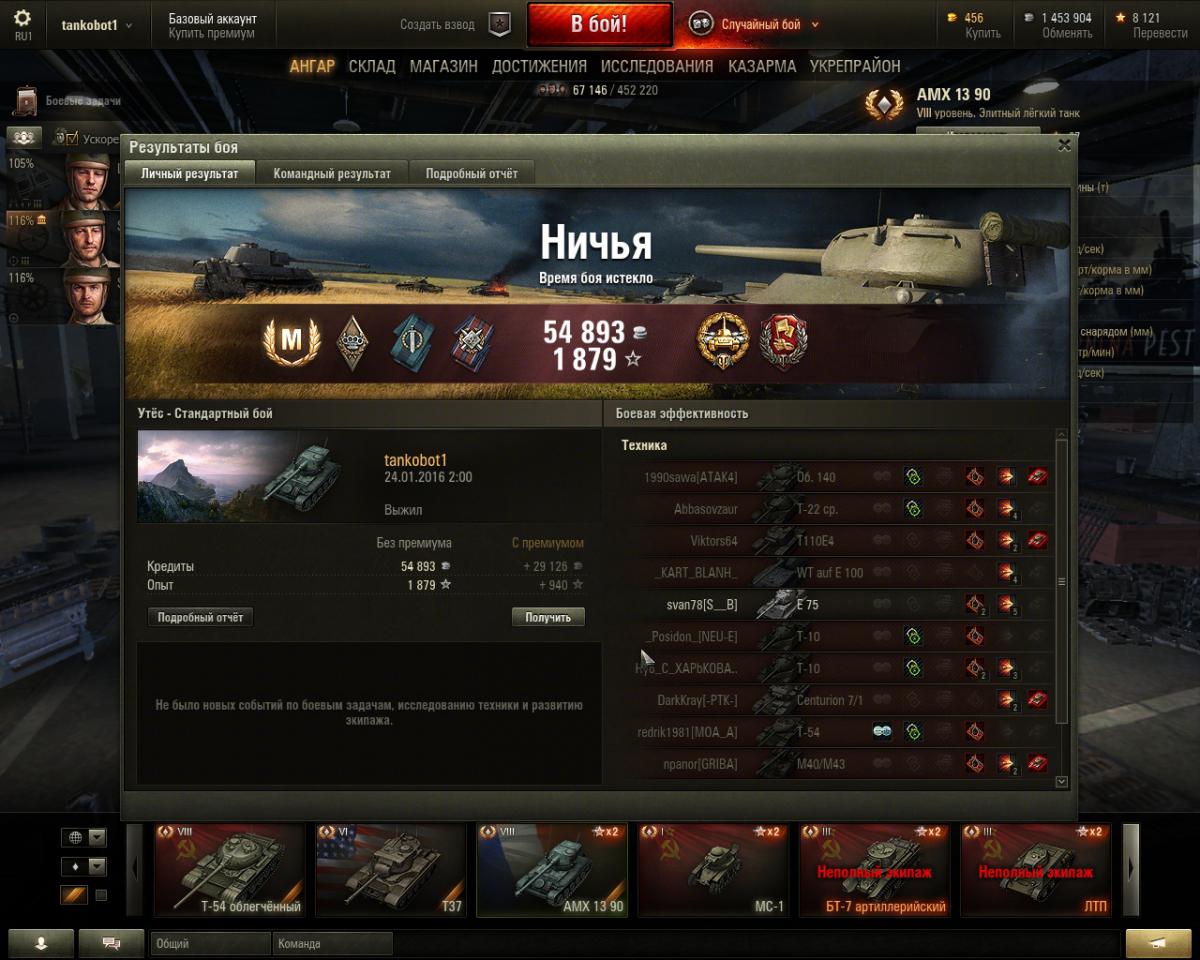
Task: Choose the МС-1 tank in the carousel
Action: pyautogui.click(x=714, y=870)
